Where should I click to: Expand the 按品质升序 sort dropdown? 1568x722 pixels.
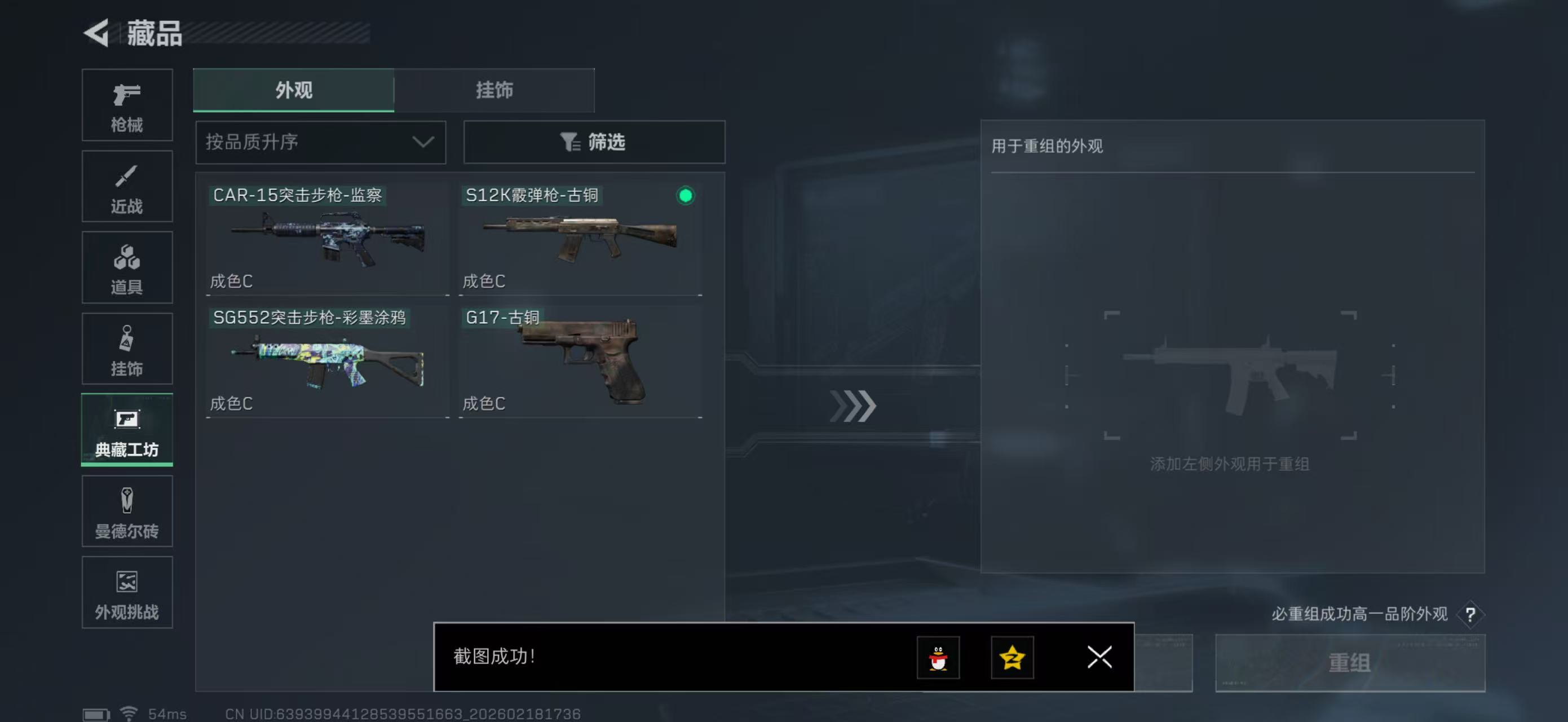coord(320,143)
